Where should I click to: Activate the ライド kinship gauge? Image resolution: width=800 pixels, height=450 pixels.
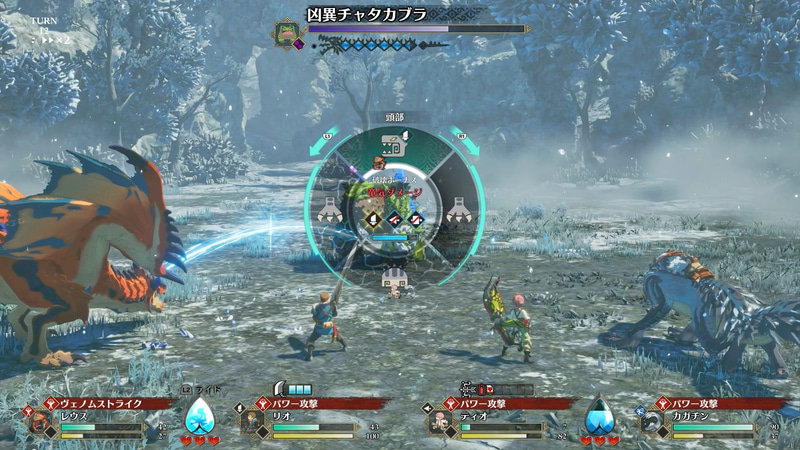coord(201,415)
